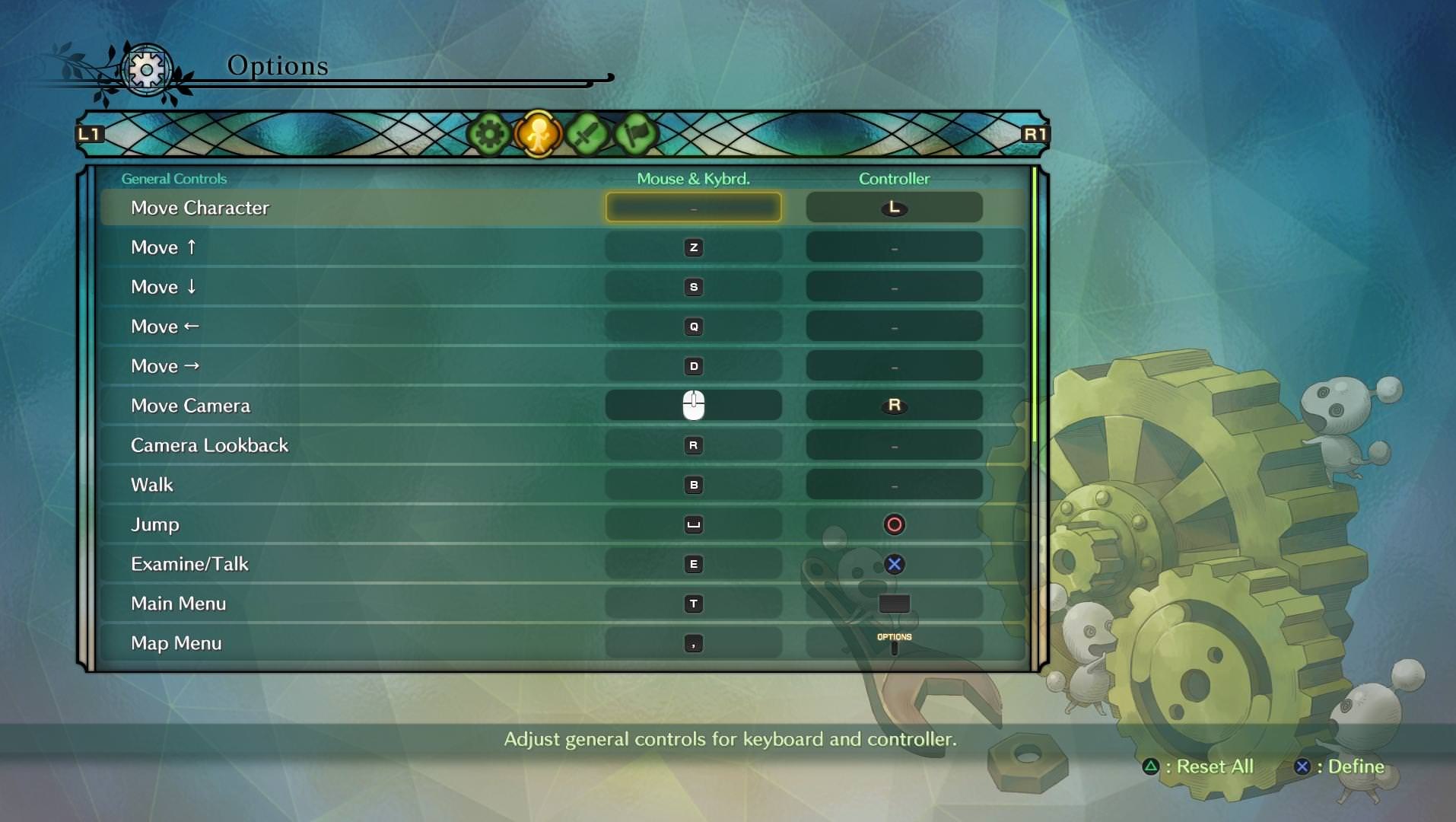Click the Define button
Image resolution: width=1456 pixels, height=822 pixels.
[1340, 766]
